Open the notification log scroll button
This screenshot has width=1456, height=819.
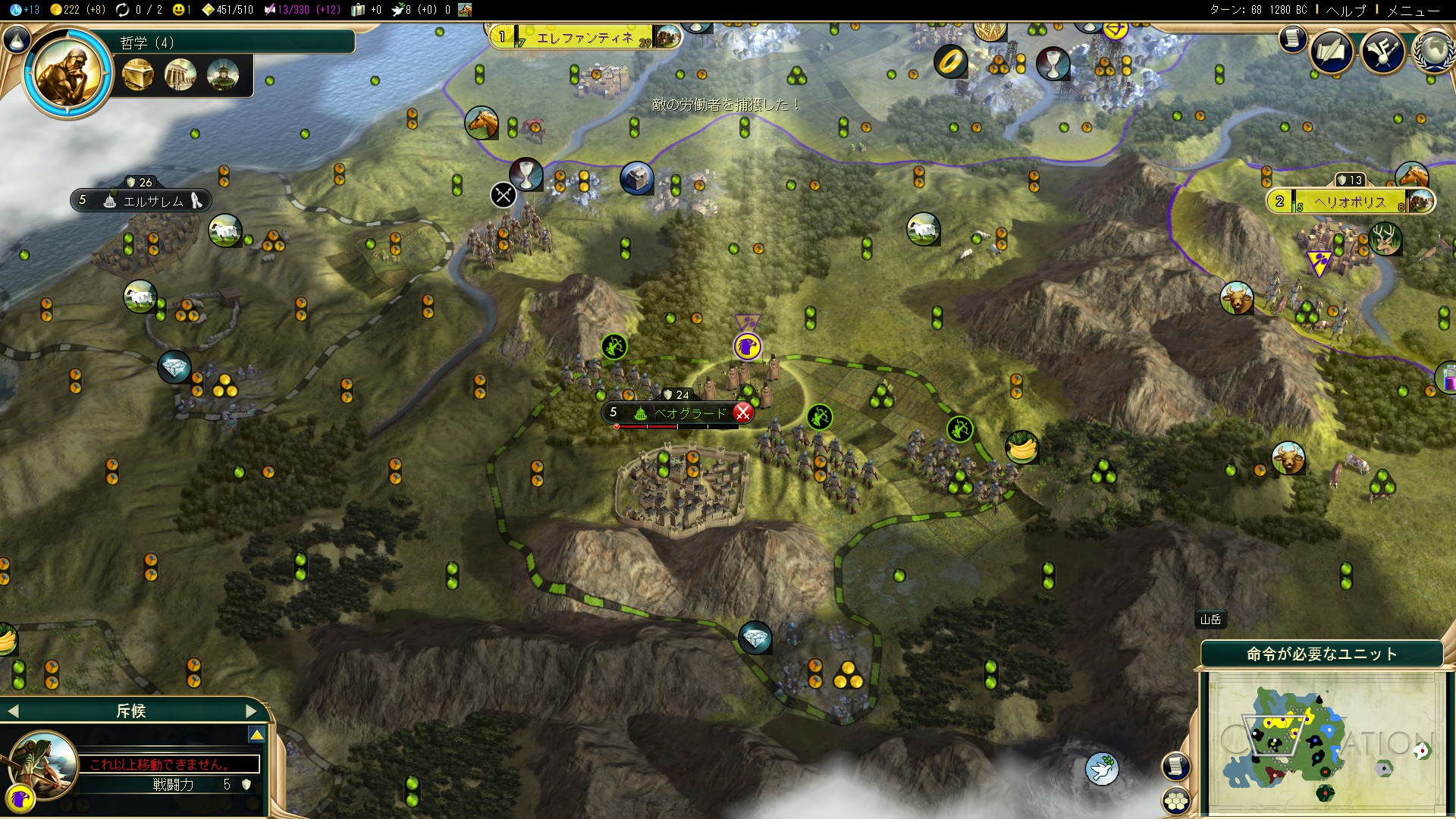click(1292, 39)
